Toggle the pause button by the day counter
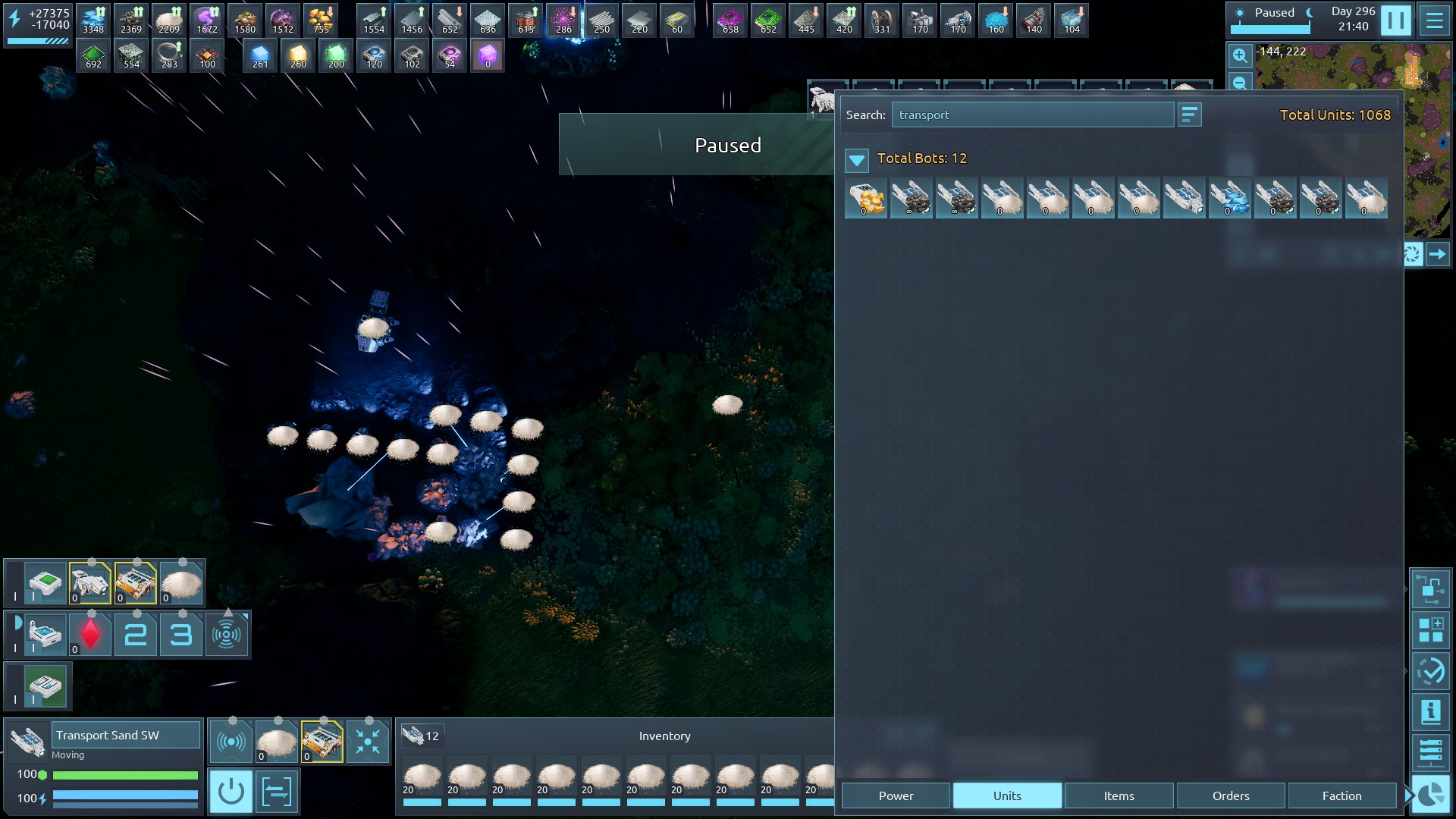Viewport: 1456px width, 819px height. 1395,20
